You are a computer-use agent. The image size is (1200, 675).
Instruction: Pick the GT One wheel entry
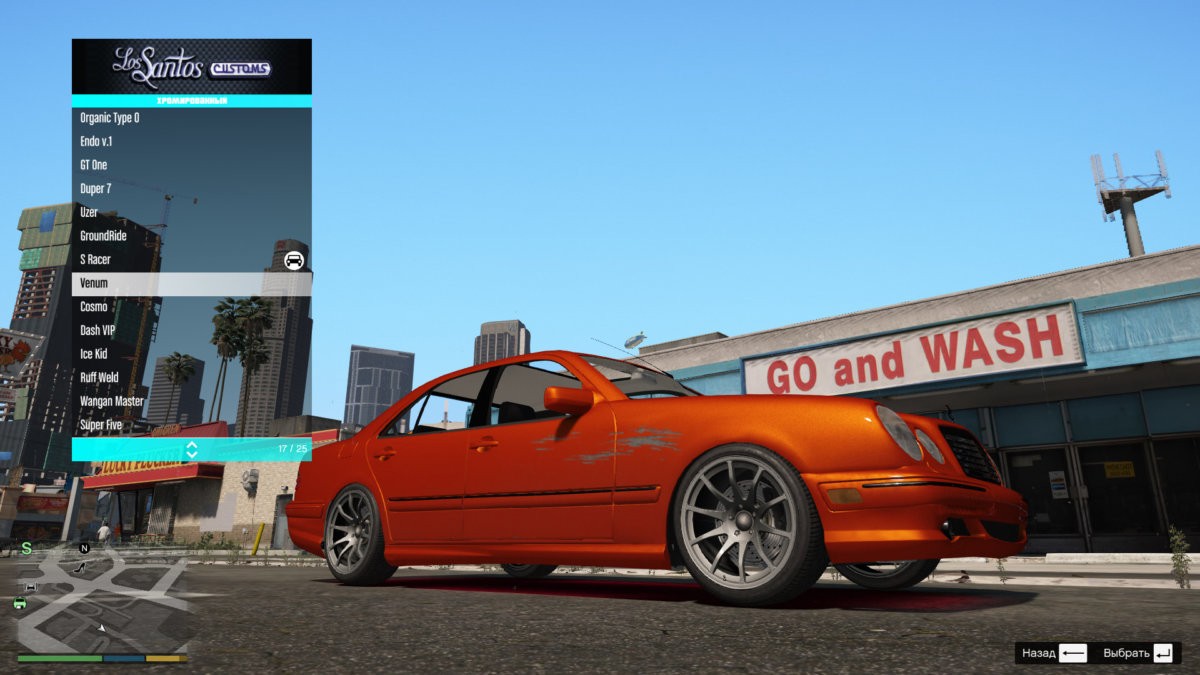191,165
